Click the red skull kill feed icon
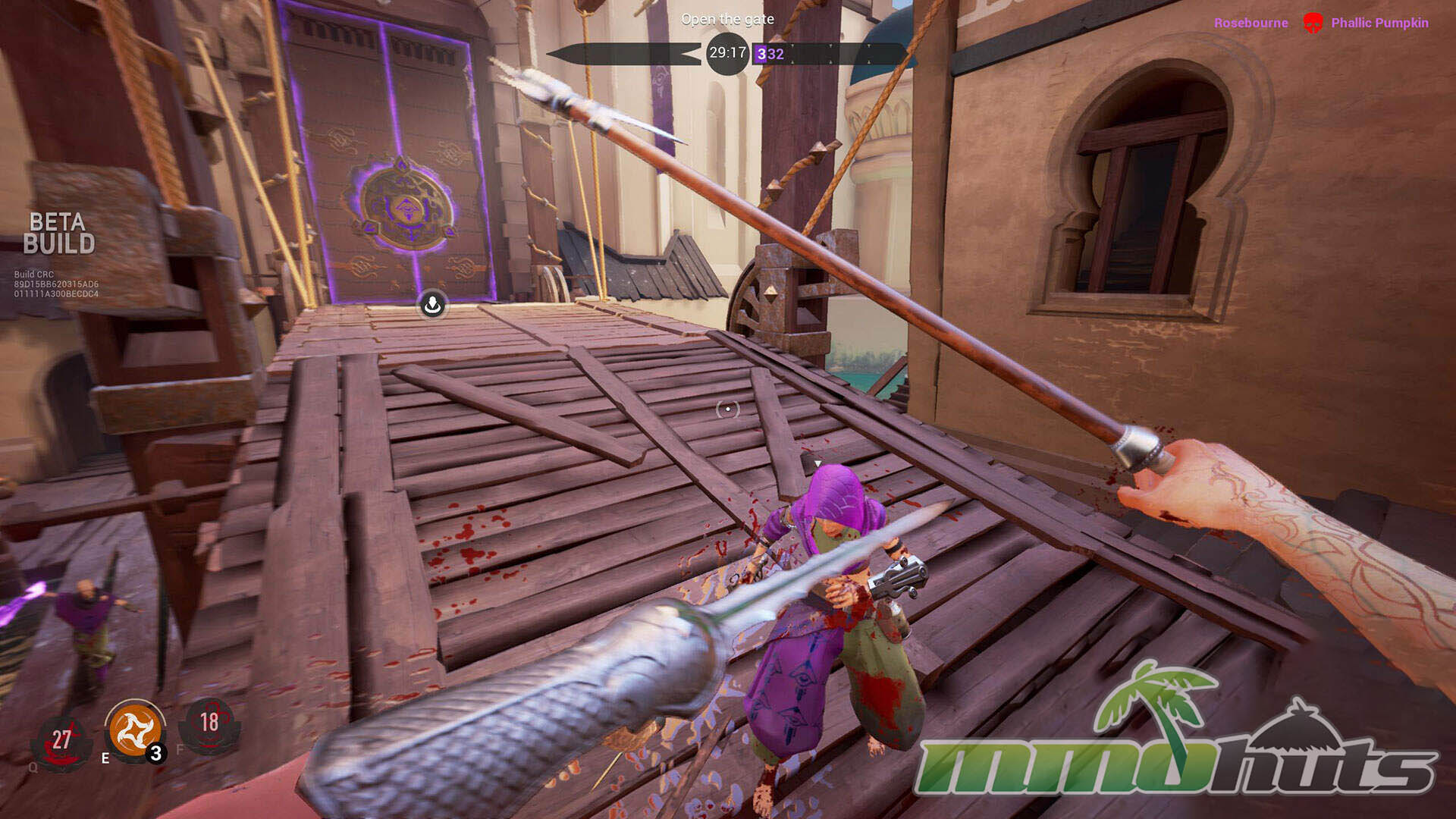The image size is (1456, 819). 1312,23
